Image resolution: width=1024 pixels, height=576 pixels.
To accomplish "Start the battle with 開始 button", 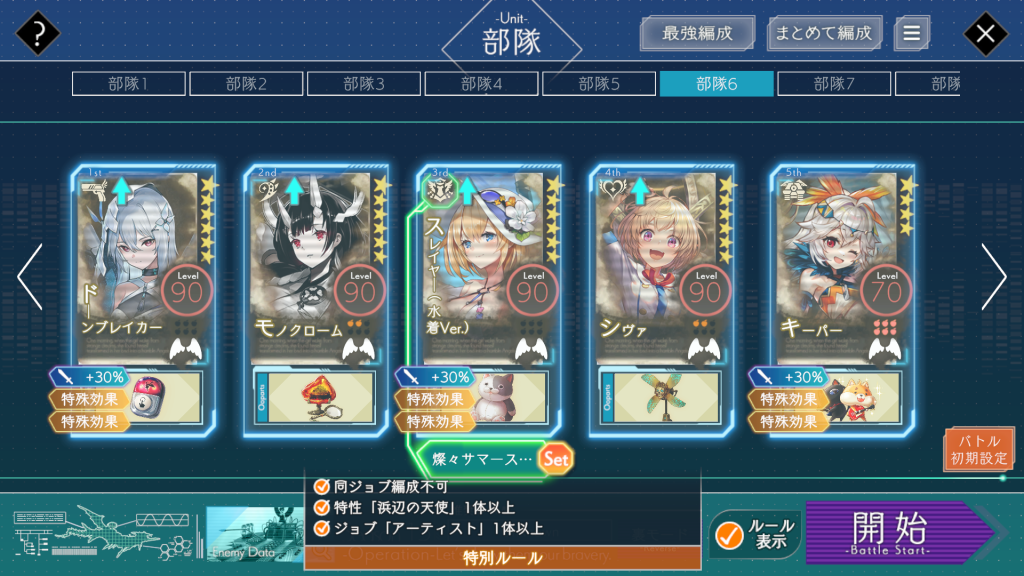I will 895,533.
